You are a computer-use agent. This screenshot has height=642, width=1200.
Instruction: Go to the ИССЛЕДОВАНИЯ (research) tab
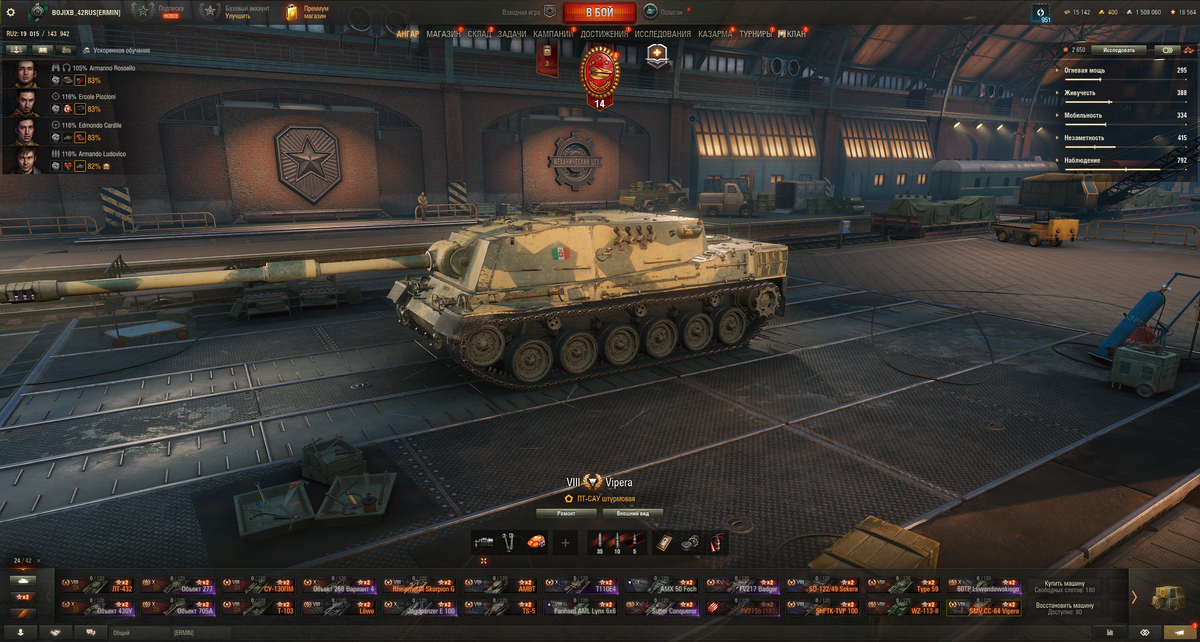pyautogui.click(x=662, y=34)
